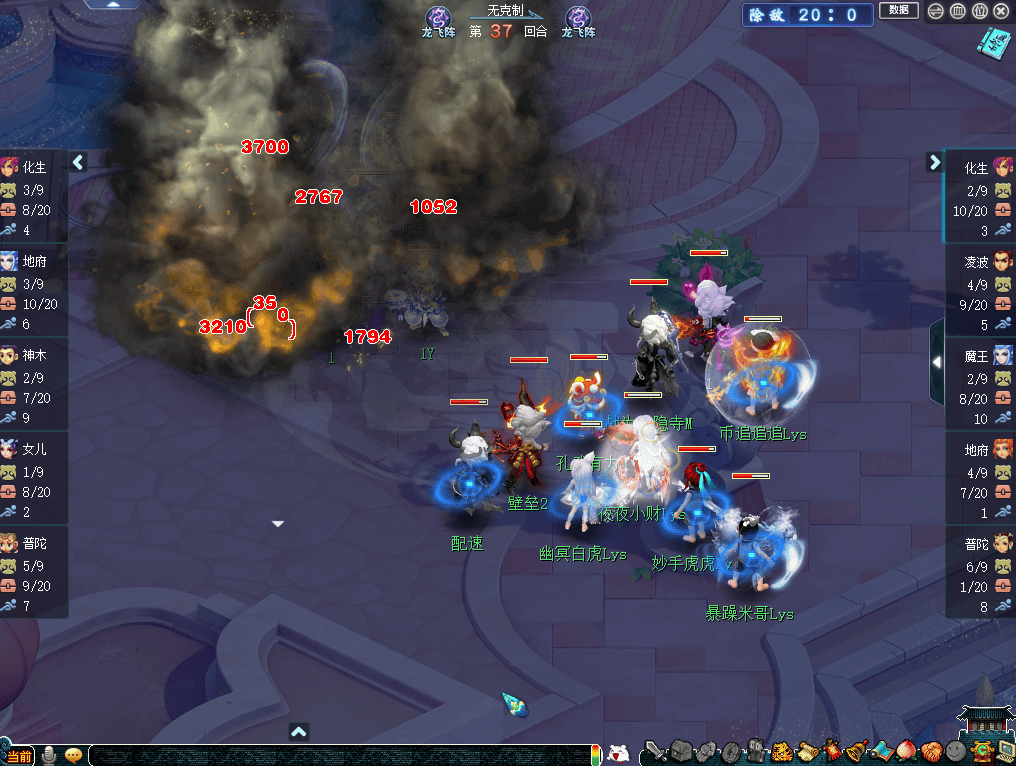Screen dimensions: 1016x766
Task: Collapse the right team panel arrow
Action: 935,162
